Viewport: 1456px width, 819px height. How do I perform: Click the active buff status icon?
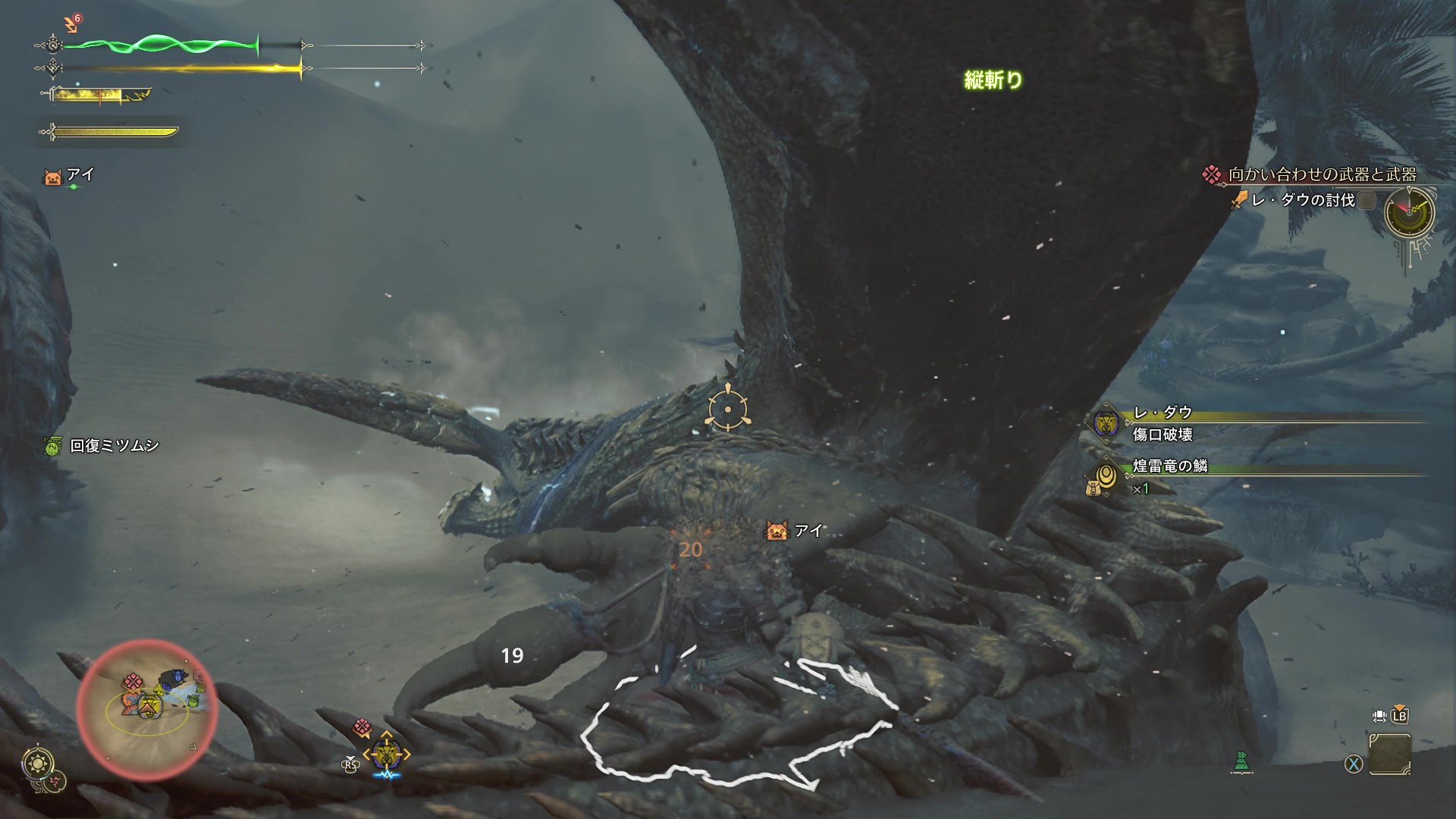click(72, 26)
